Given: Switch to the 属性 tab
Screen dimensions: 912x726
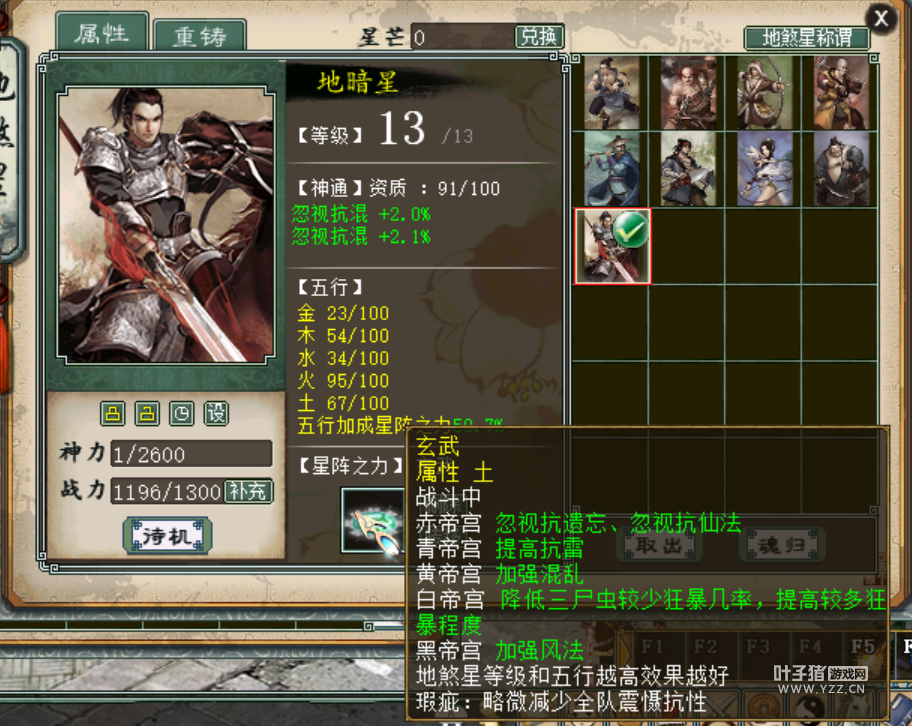Looking at the screenshot, I should point(102,33).
